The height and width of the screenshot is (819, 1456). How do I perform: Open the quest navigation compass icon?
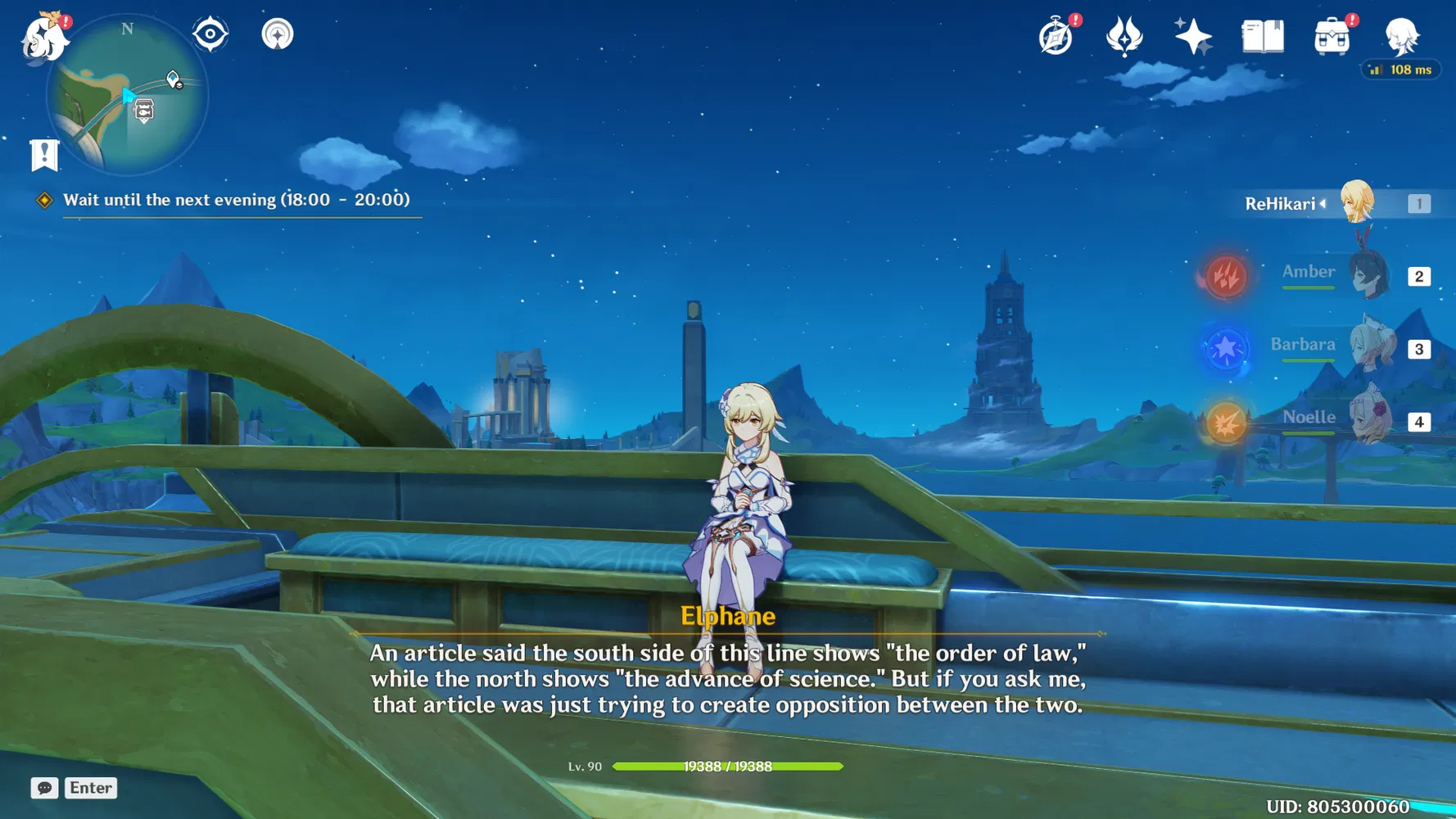point(277,34)
